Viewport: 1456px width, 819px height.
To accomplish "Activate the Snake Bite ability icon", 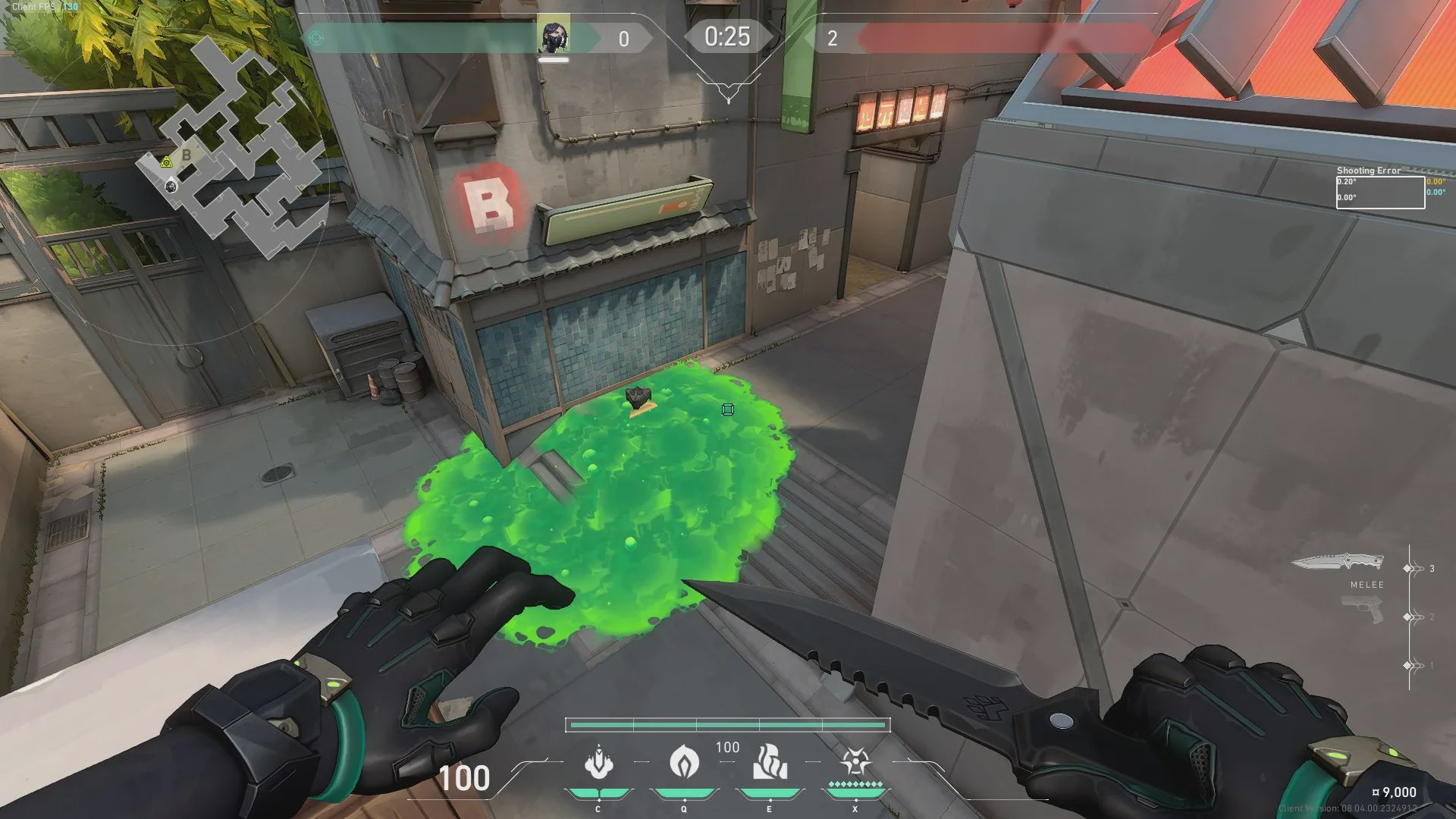I will [x=598, y=762].
